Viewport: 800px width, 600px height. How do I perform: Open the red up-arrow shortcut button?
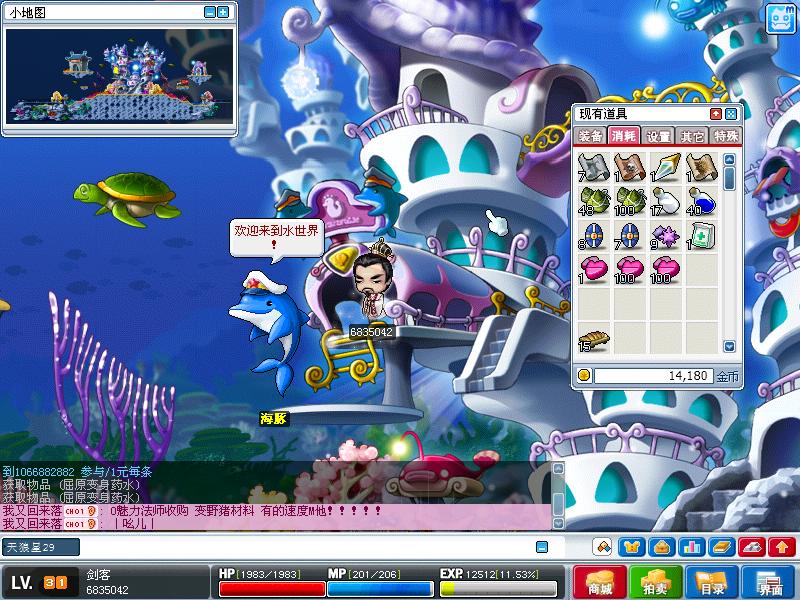[782, 547]
